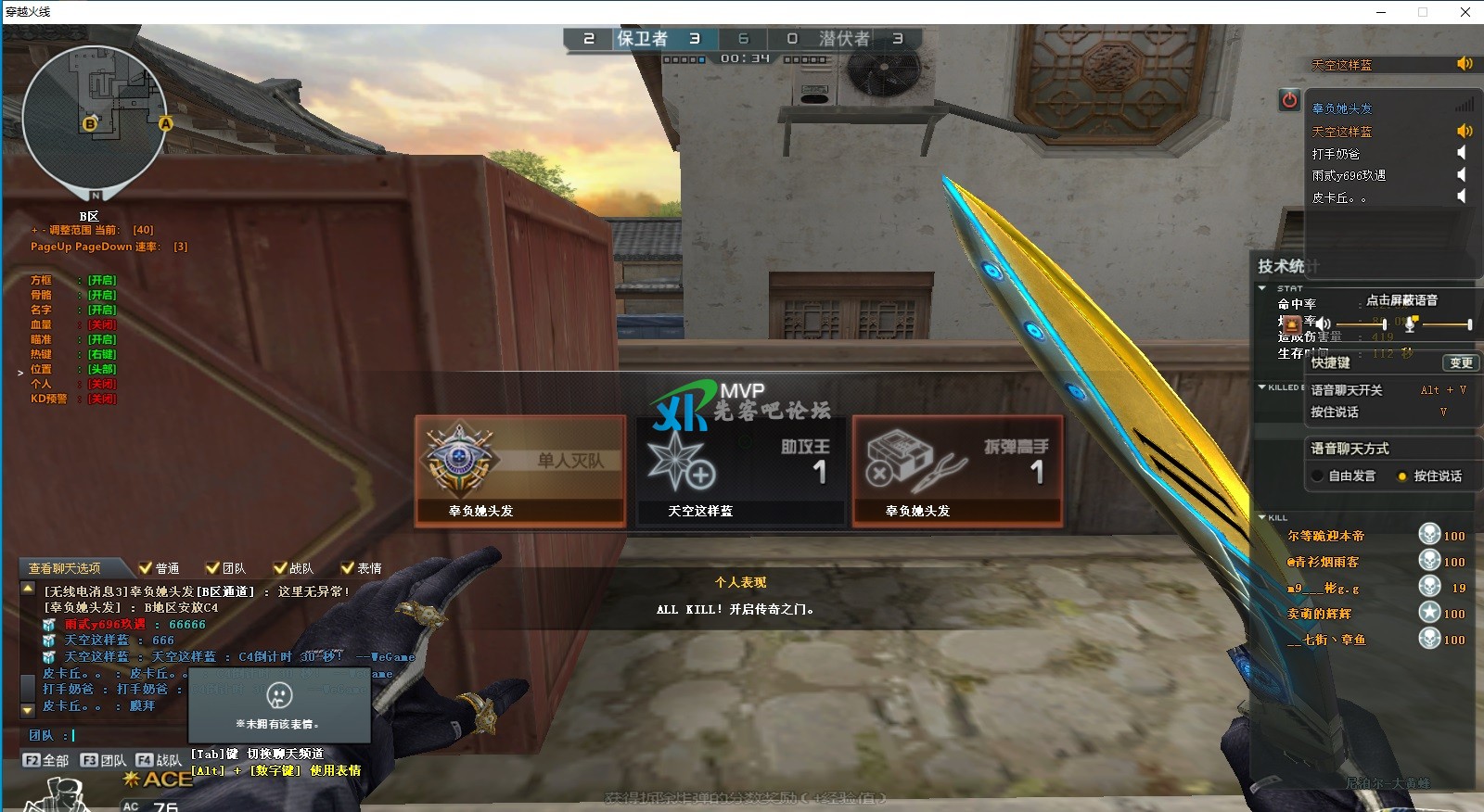Adjust the microphone volume slider
Image resolution: width=1484 pixels, height=812 pixels.
1445,324
